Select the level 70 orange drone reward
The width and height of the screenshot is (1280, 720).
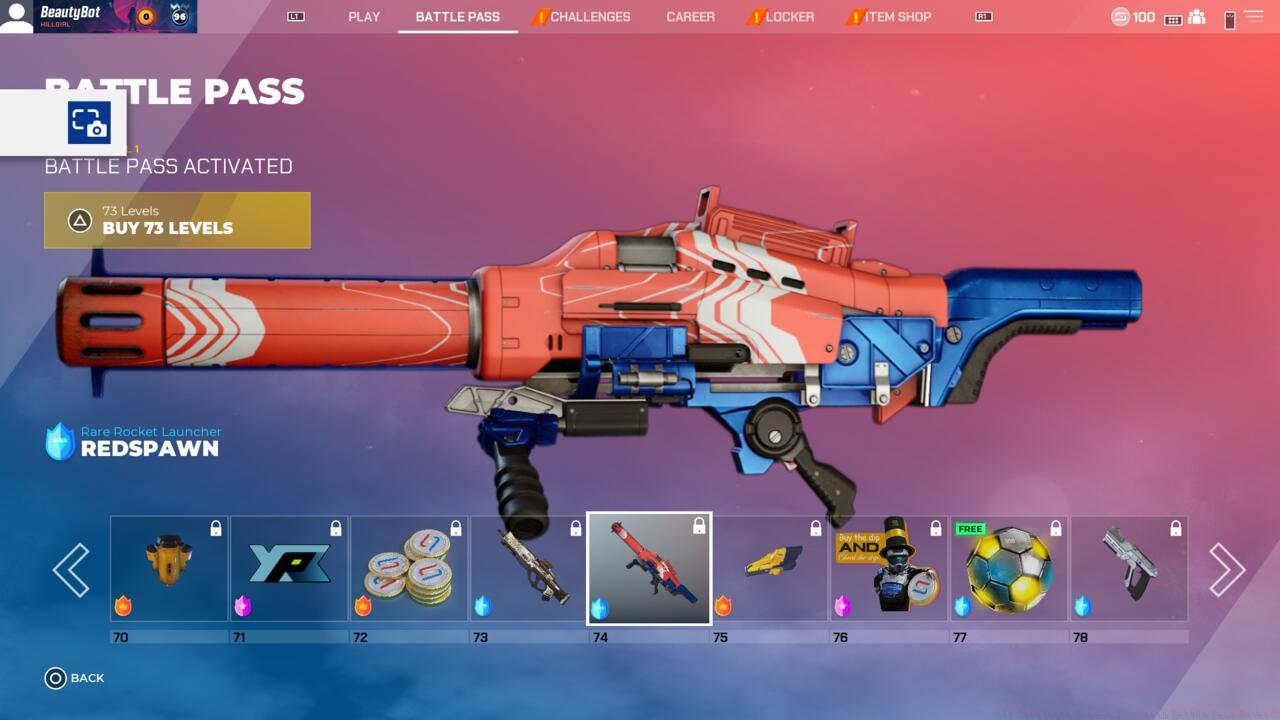coord(169,569)
